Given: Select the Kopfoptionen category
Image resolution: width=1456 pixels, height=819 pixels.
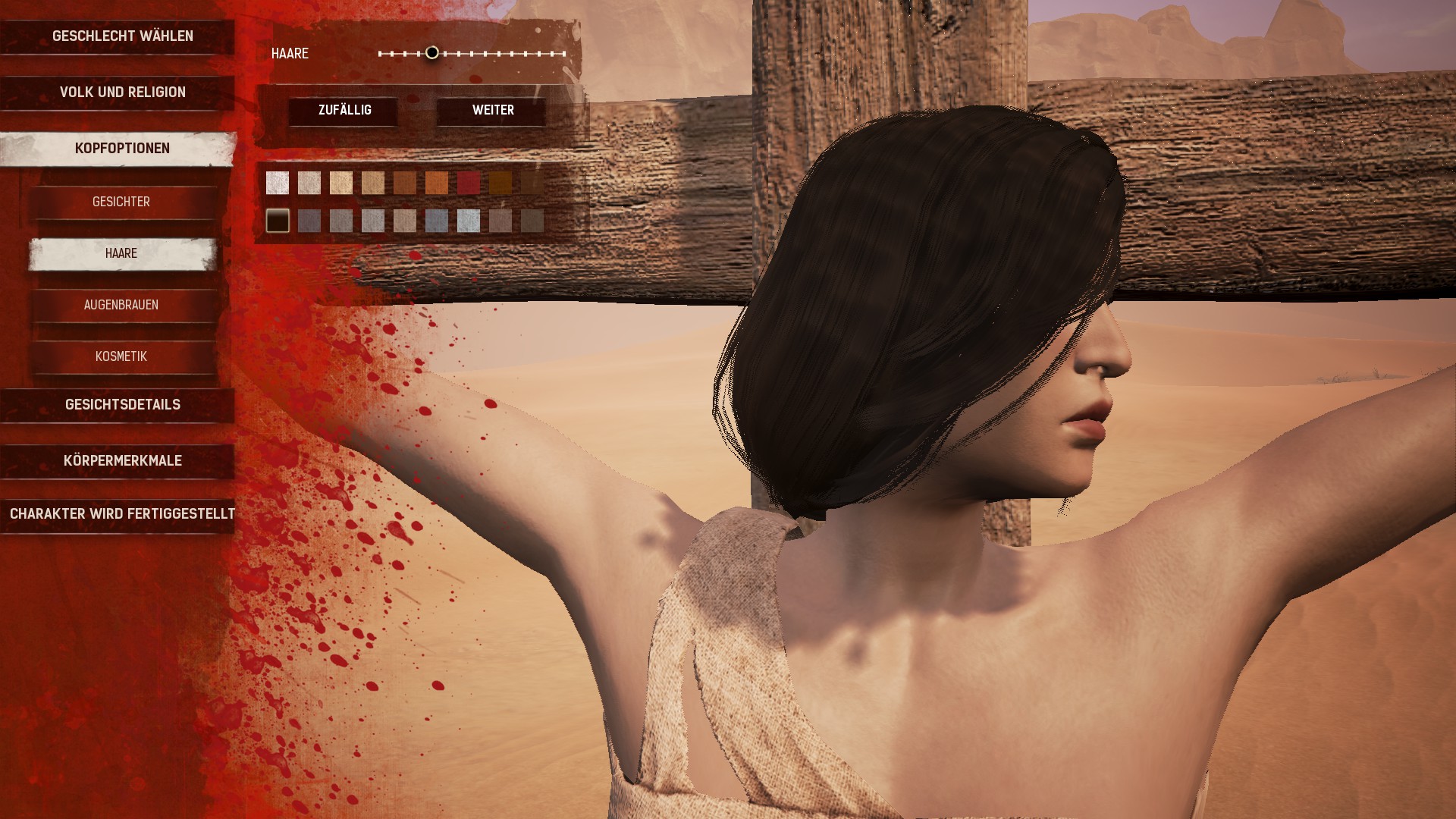Looking at the screenshot, I should pyautogui.click(x=122, y=149).
